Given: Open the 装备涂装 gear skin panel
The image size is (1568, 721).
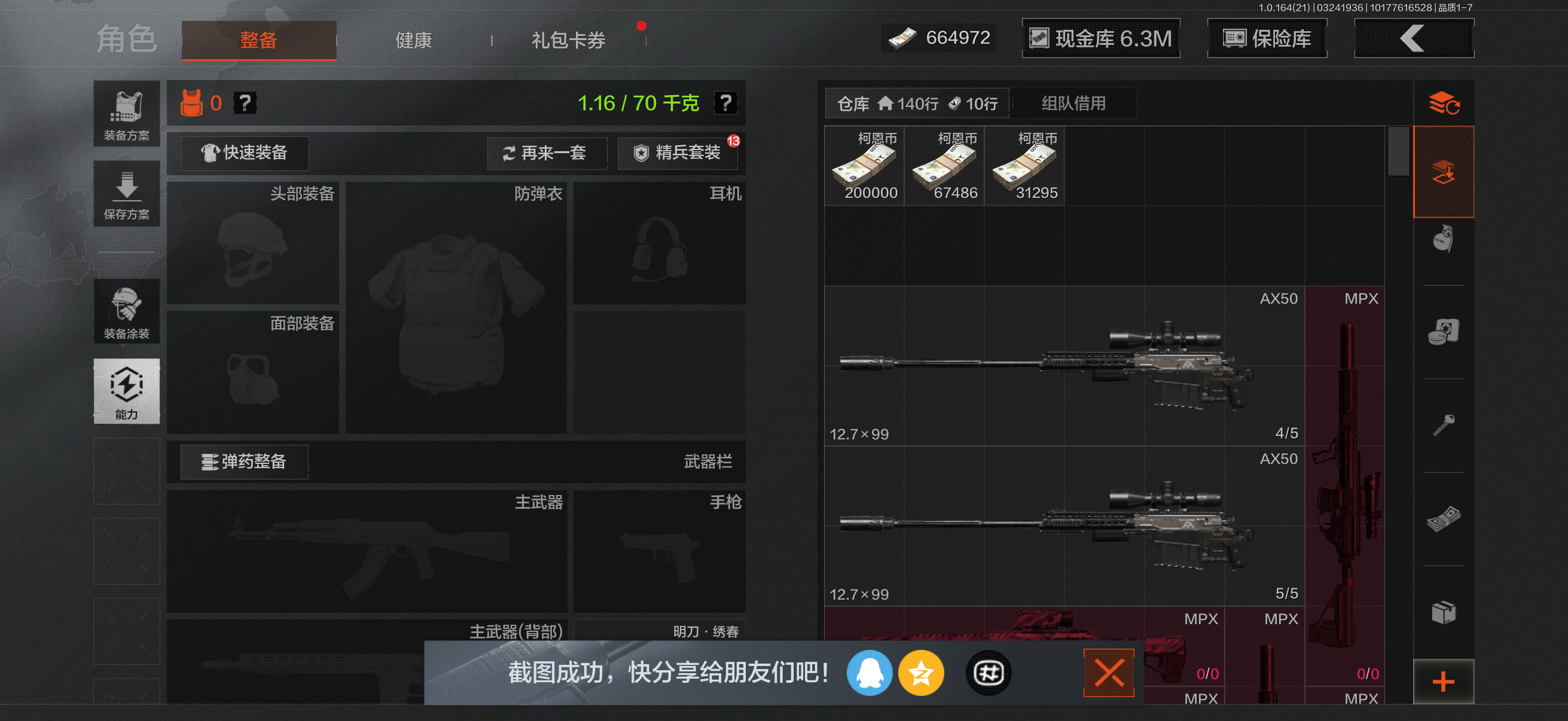Looking at the screenshot, I should click(x=126, y=311).
